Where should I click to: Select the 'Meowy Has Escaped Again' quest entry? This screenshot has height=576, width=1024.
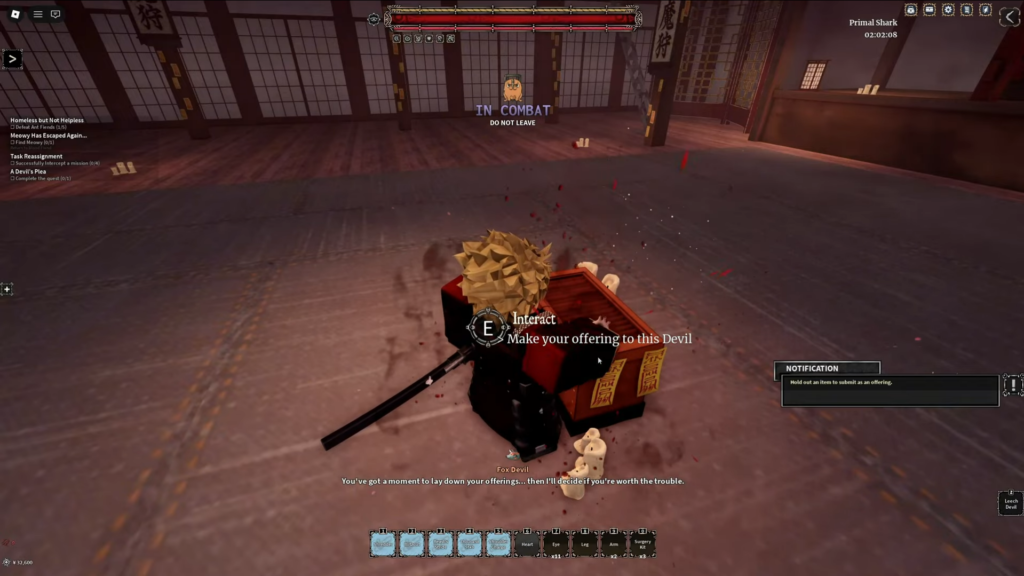(x=48, y=135)
